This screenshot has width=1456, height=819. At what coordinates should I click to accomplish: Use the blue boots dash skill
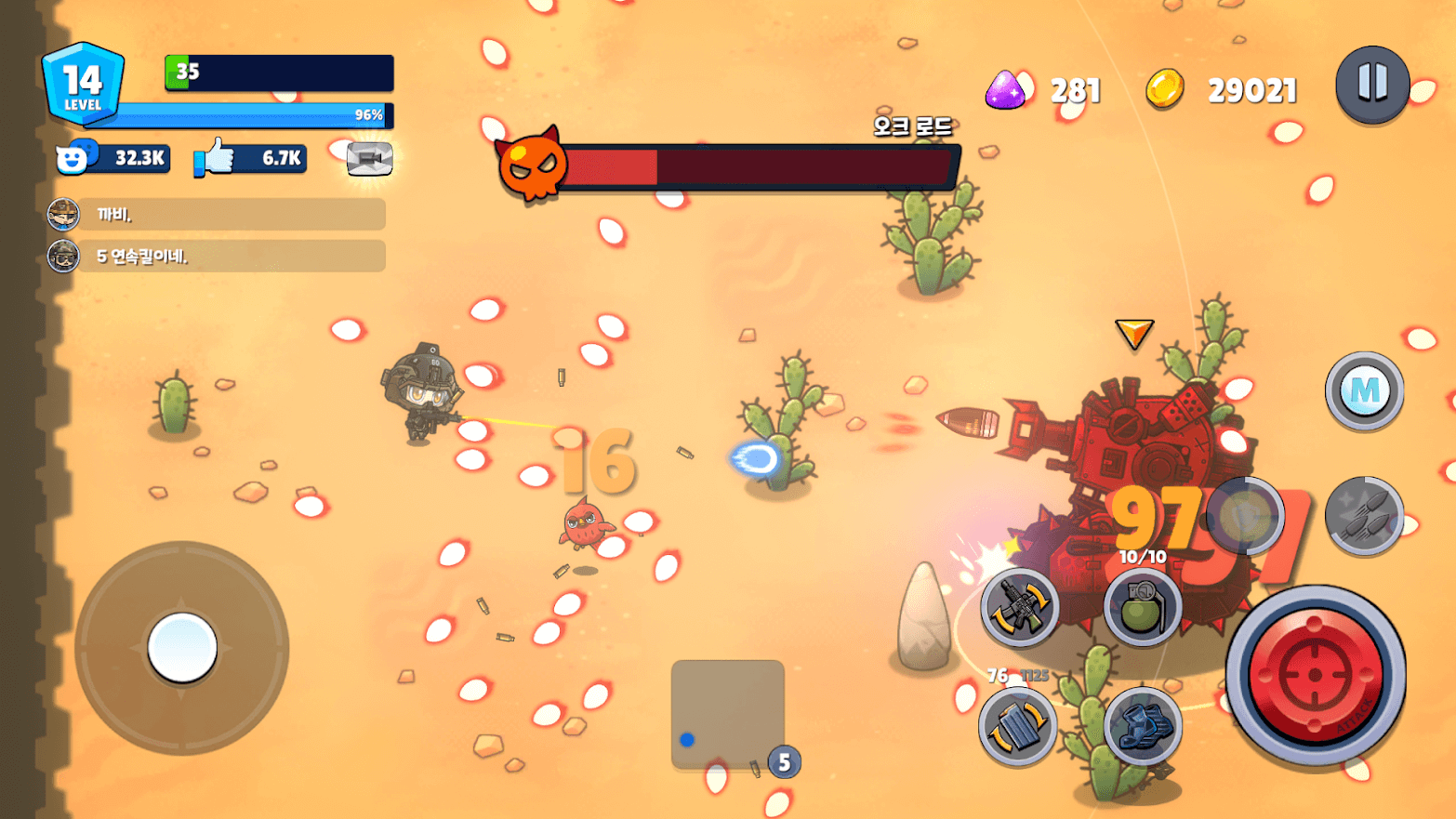pyautogui.click(x=1143, y=725)
